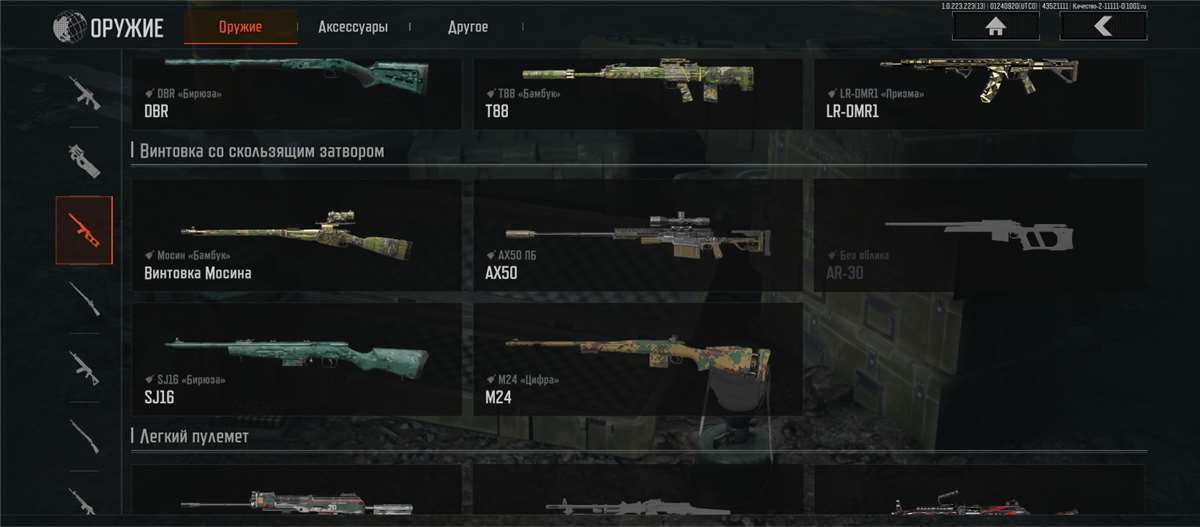Image resolution: width=1200 pixels, height=527 pixels.
Task: Choose the AX50 sniper rifle
Action: pos(637,236)
